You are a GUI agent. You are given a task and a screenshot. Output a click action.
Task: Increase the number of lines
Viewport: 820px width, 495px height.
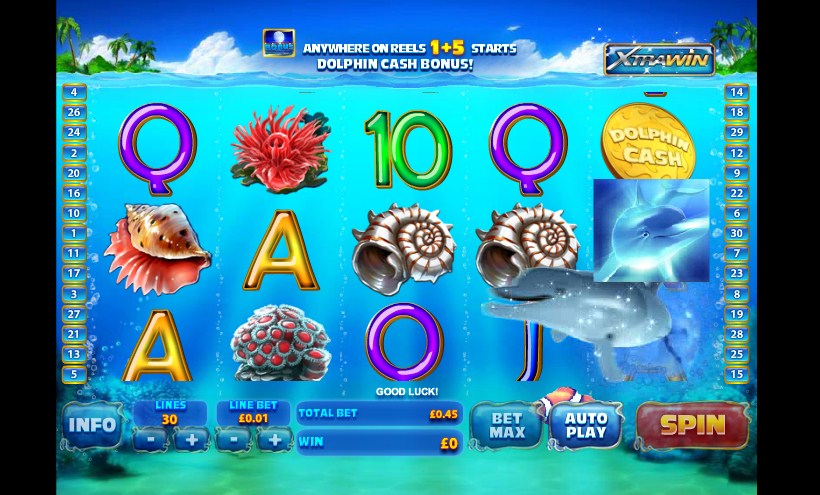tap(191, 438)
